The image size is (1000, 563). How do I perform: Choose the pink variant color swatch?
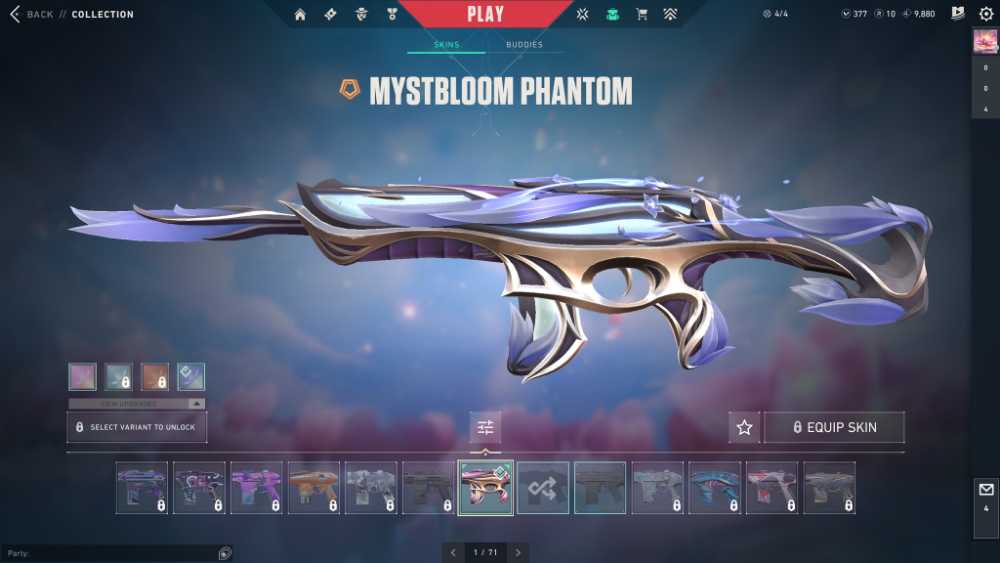[x=82, y=376]
